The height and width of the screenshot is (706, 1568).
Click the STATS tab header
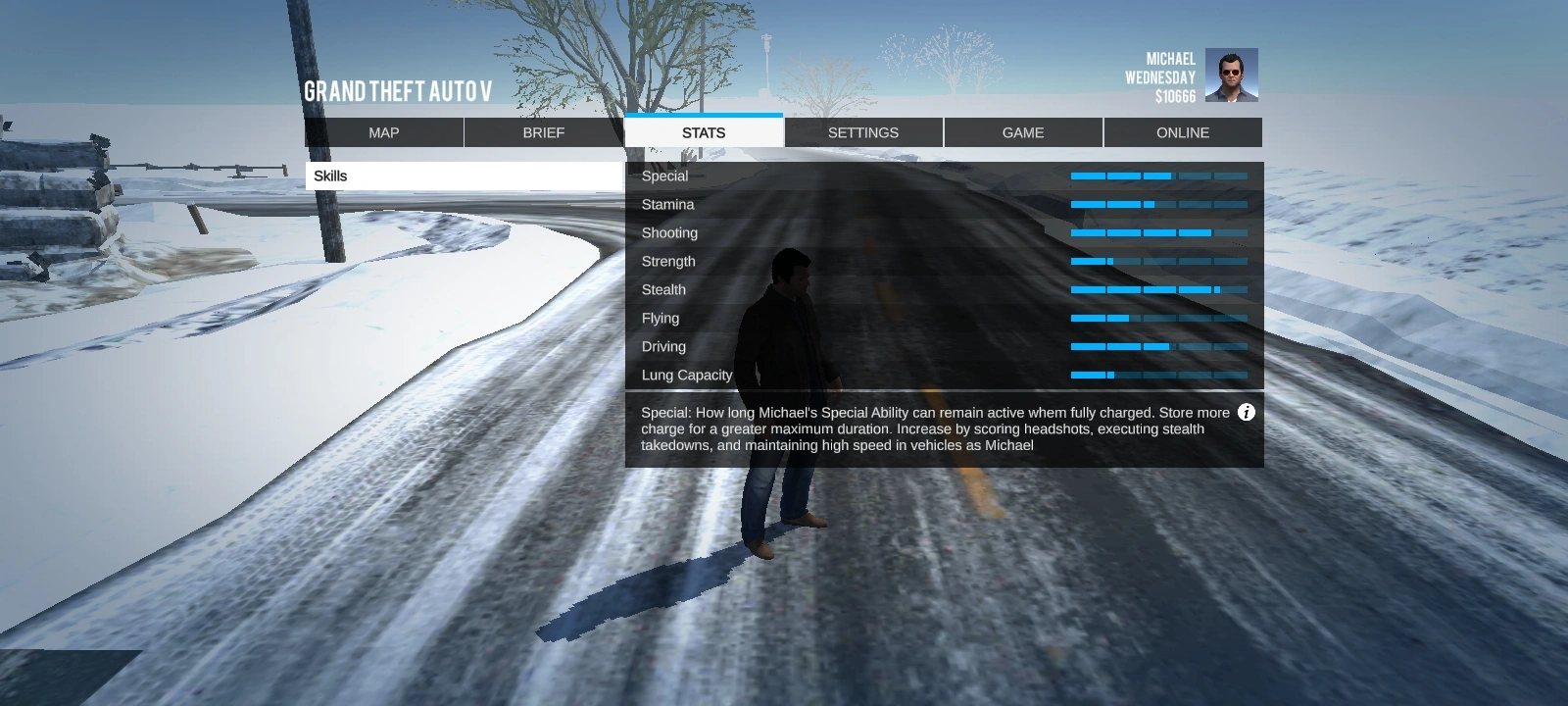click(x=704, y=131)
